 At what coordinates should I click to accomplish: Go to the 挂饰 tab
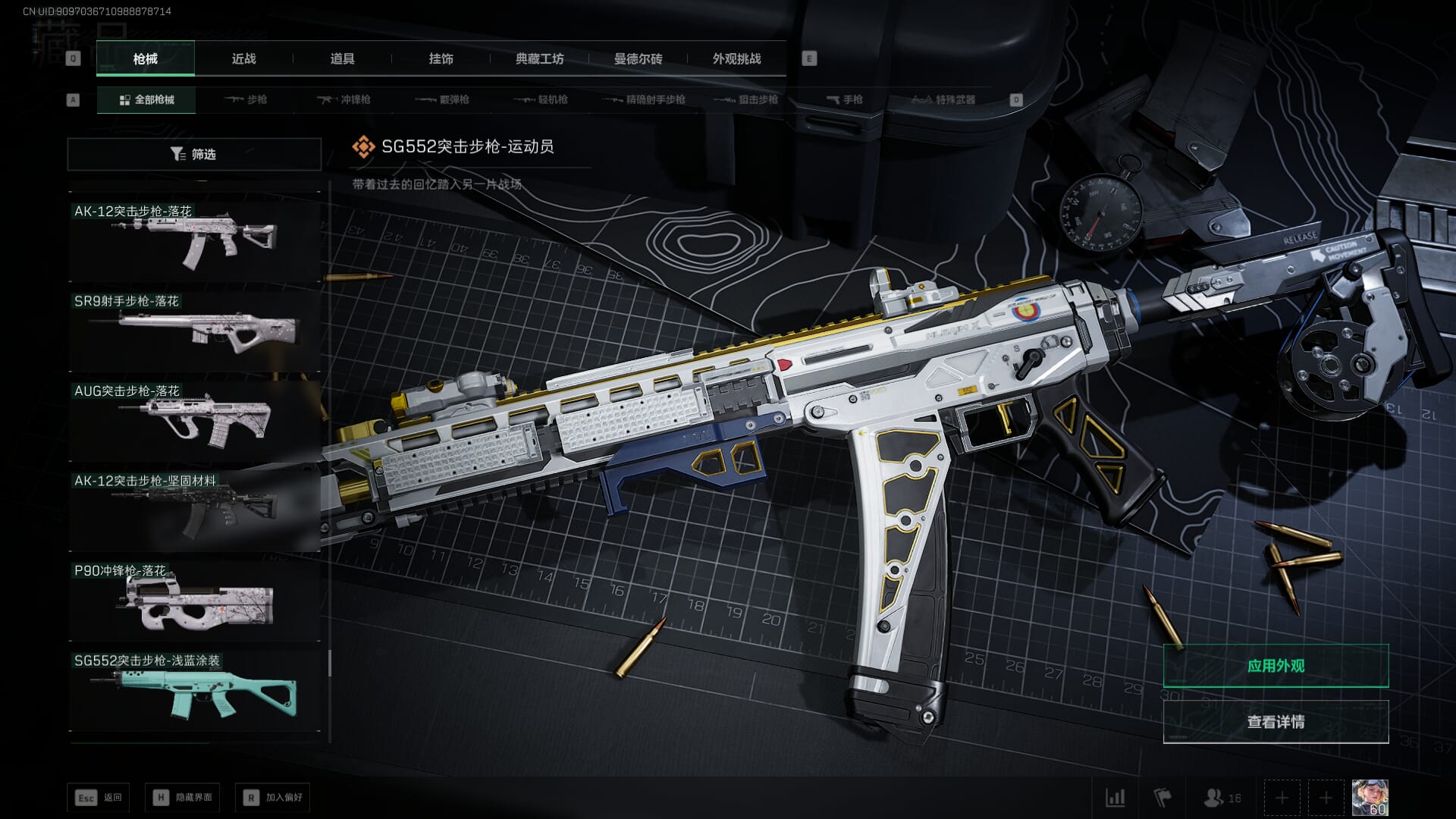coord(441,59)
